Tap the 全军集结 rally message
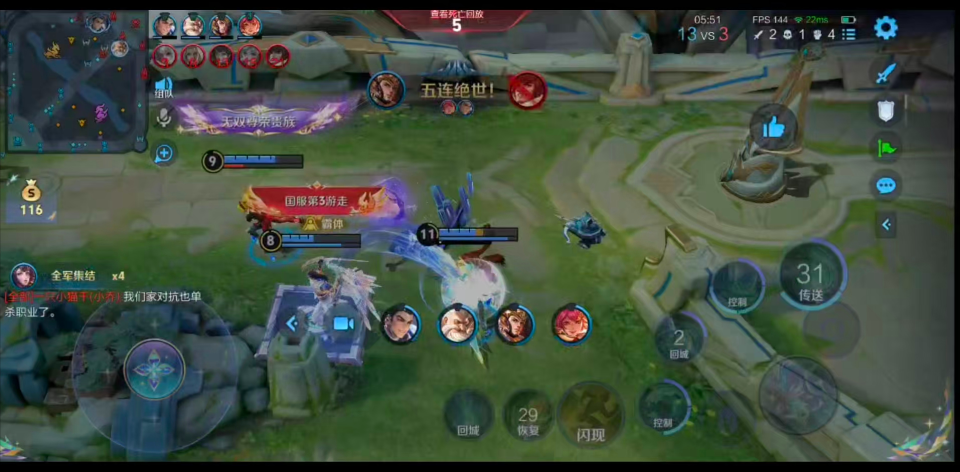960x472 pixels. click(x=72, y=275)
